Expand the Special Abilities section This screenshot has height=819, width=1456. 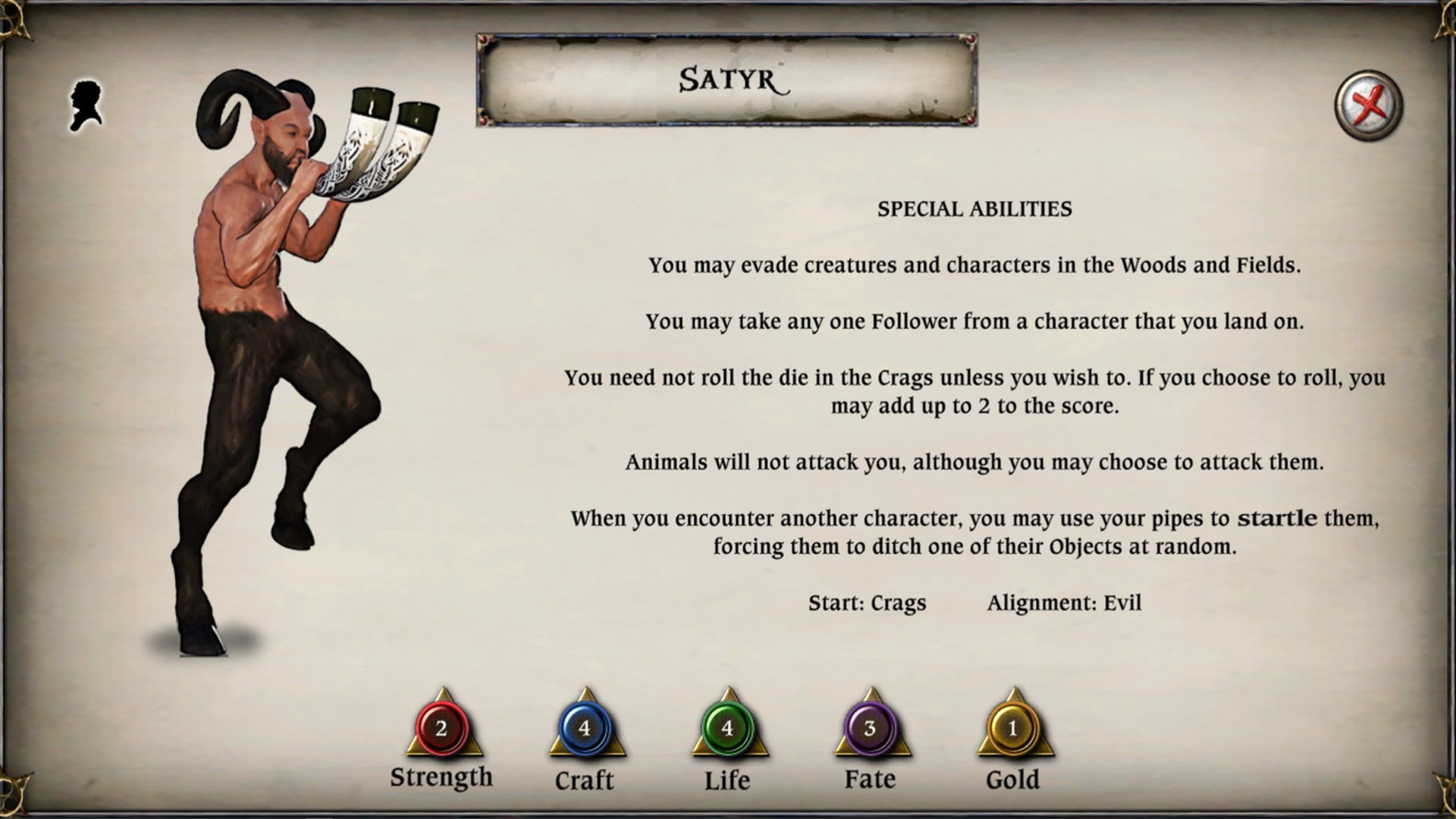(x=974, y=209)
